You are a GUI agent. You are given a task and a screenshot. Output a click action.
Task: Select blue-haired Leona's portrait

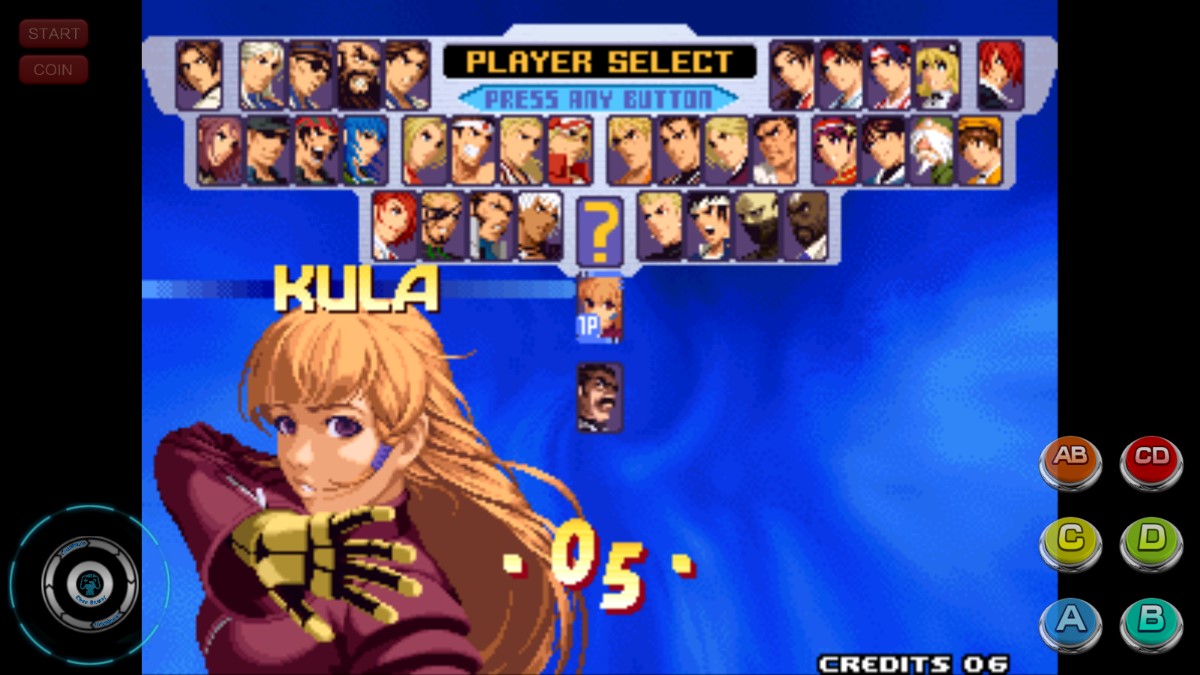tap(364, 150)
